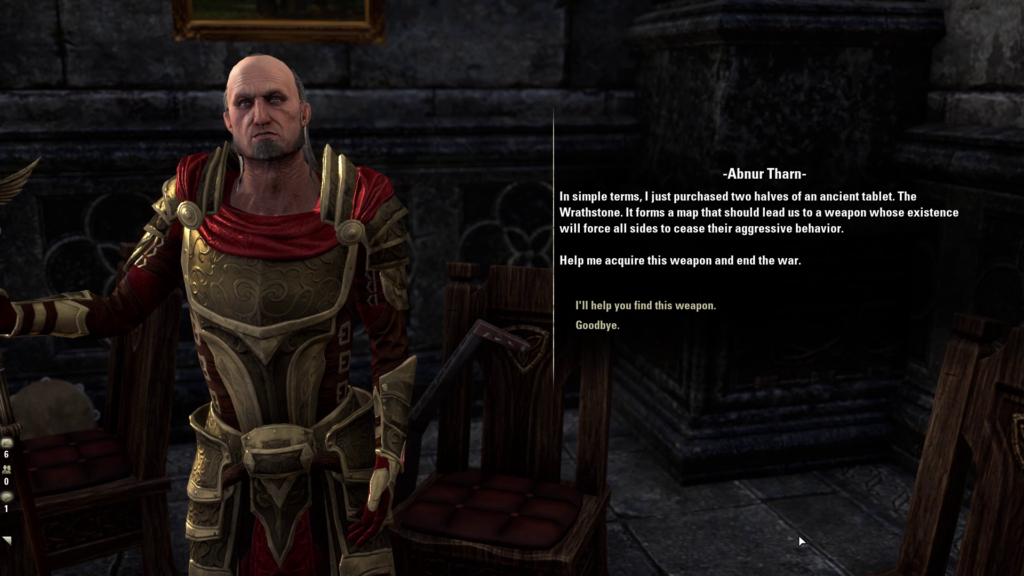The height and width of the screenshot is (576, 1024).
Task: Select the Goodbye dialogue option
Action: click(597, 326)
